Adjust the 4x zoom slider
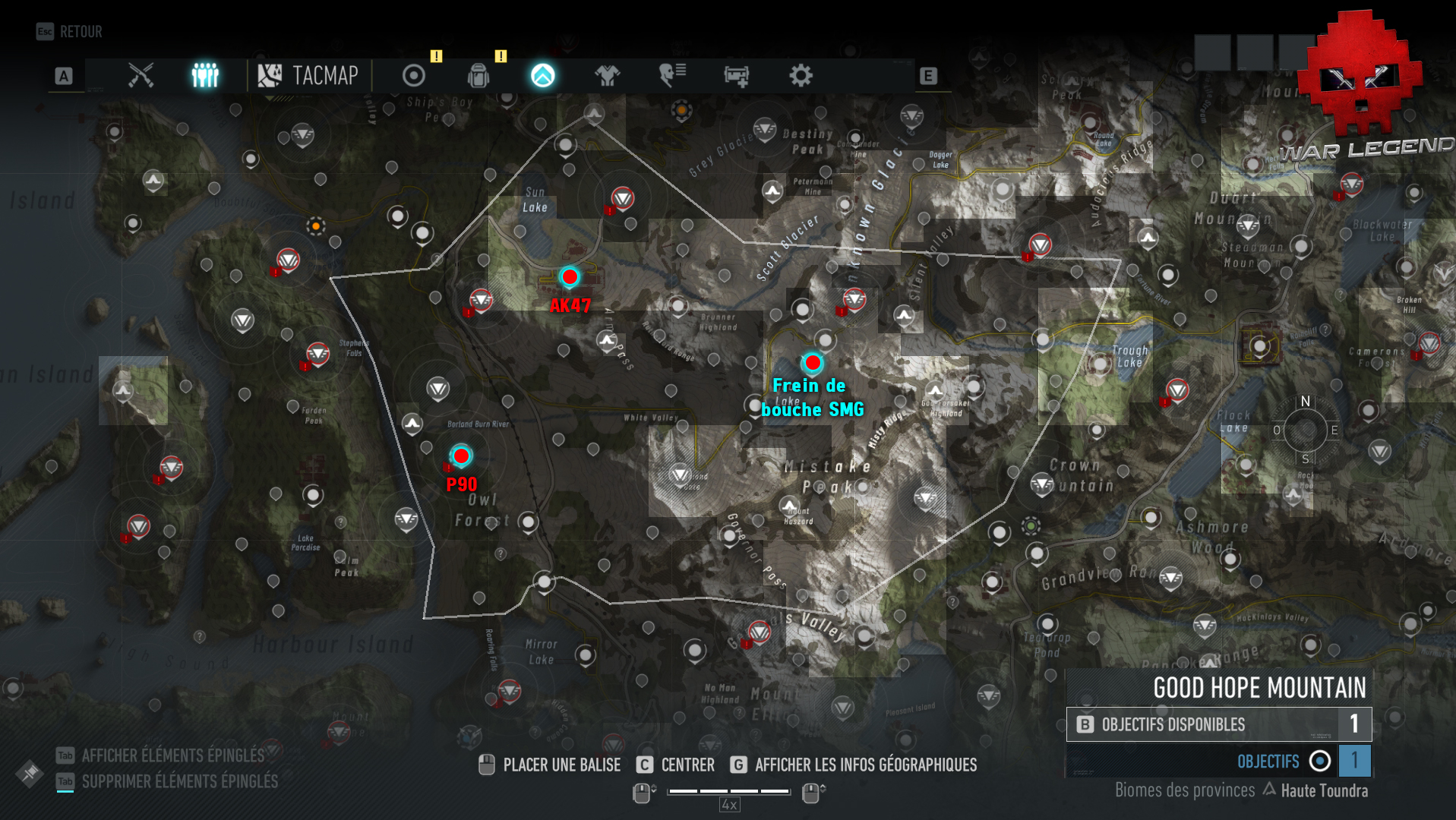The width and height of the screenshot is (1456, 820). pos(728,792)
